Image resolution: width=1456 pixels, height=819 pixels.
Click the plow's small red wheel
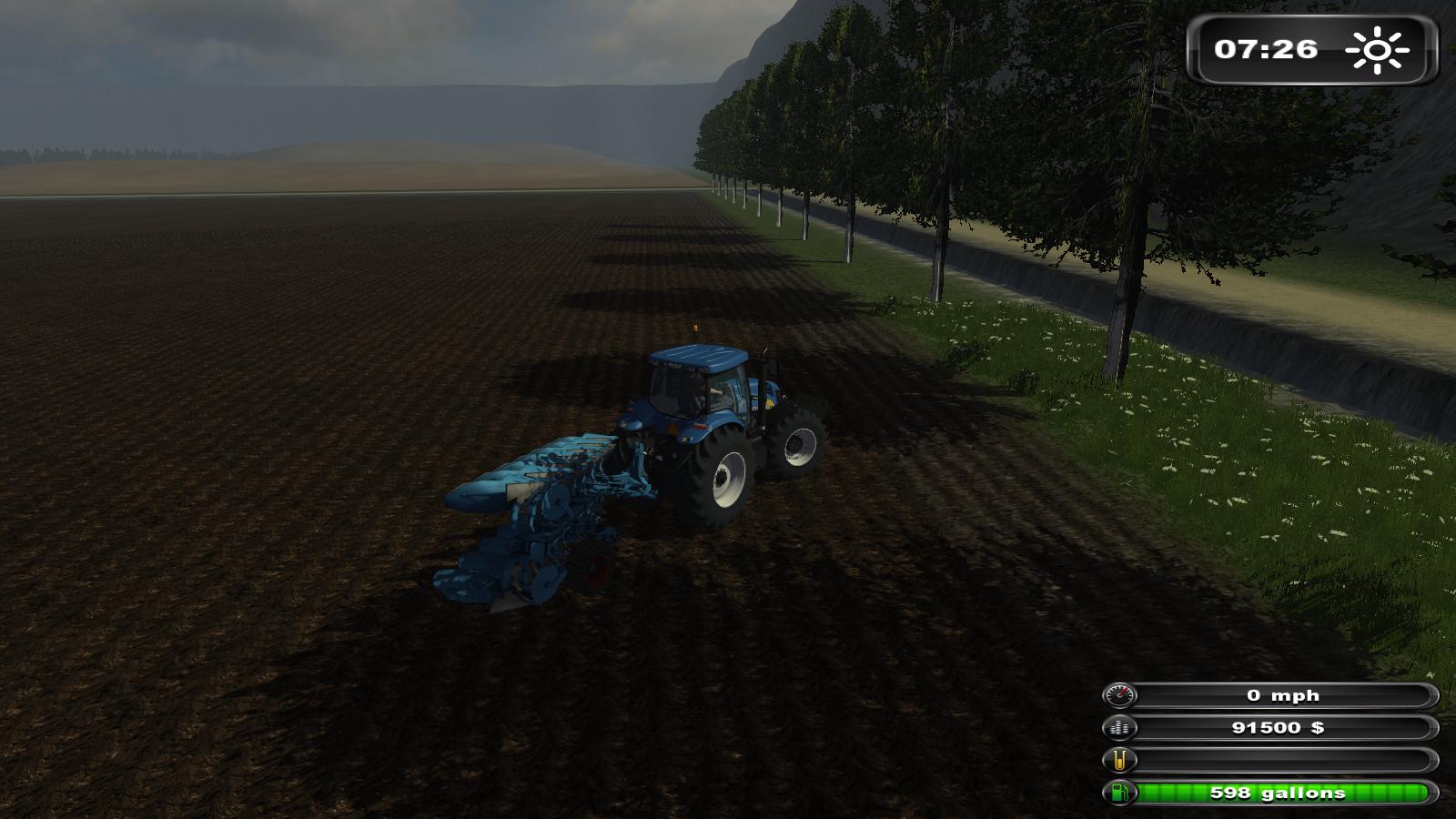coord(596,568)
